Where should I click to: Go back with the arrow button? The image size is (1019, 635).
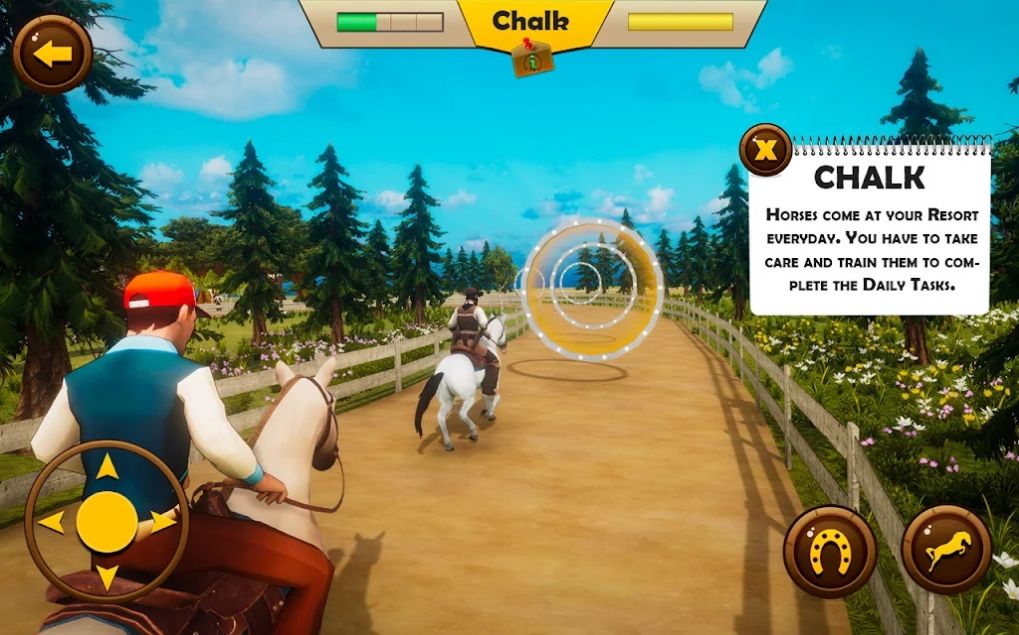pos(52,54)
